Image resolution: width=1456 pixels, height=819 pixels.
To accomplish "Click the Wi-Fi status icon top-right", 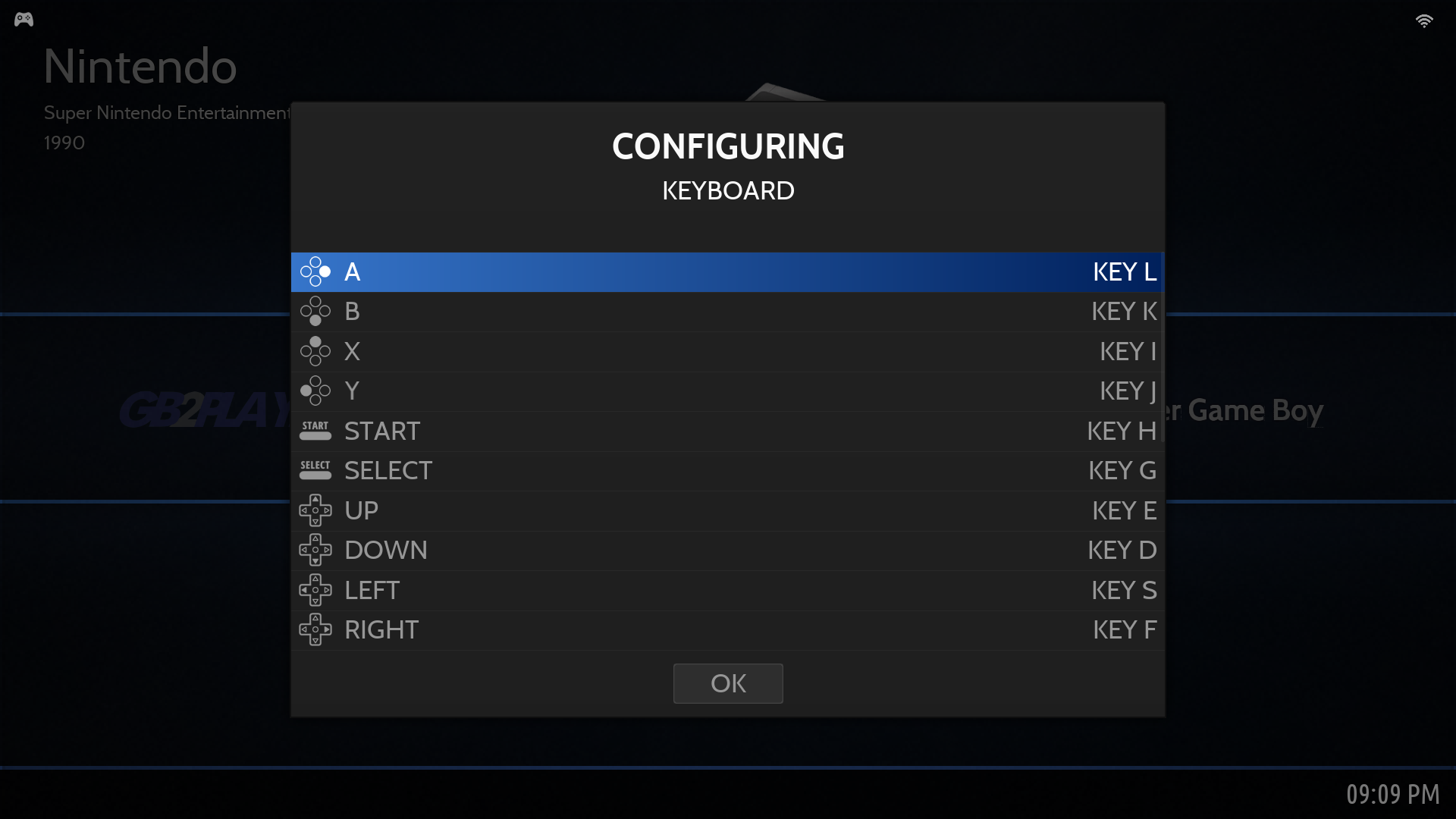I will click(1425, 20).
